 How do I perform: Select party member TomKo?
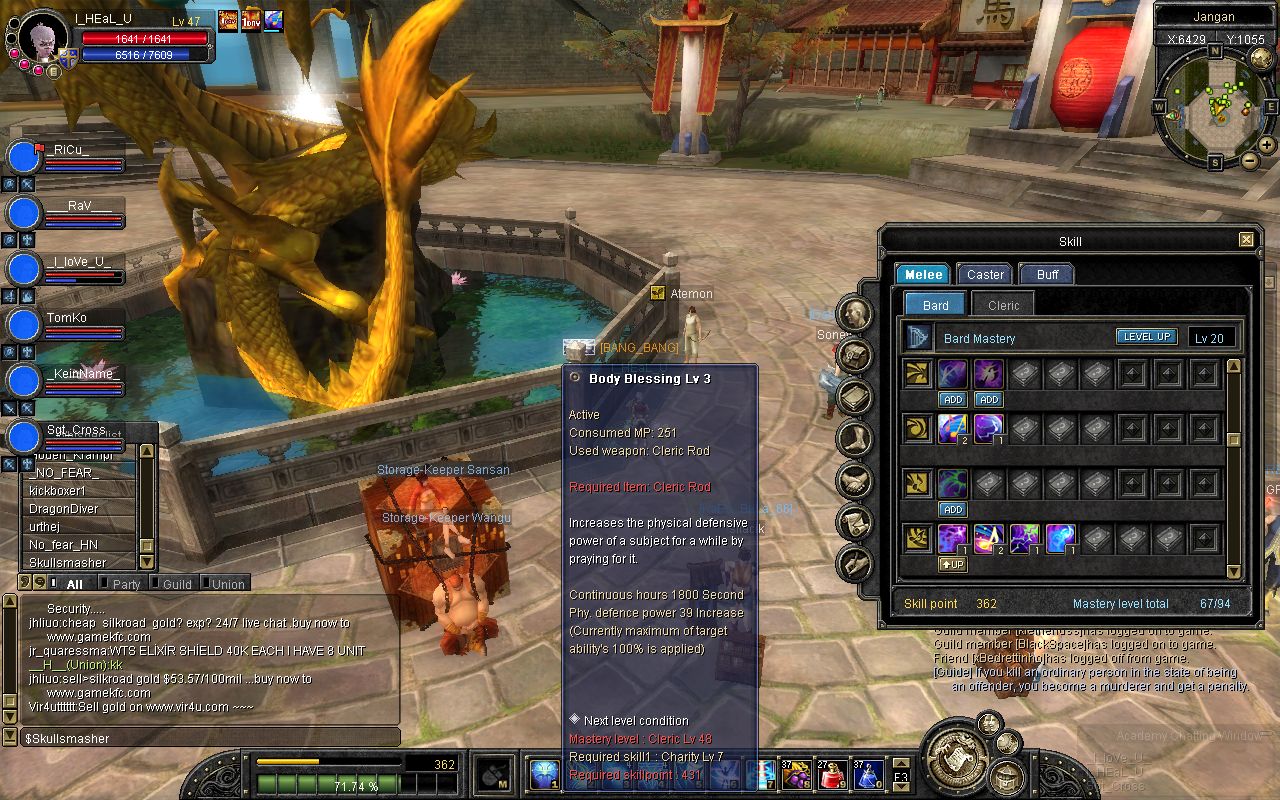point(66,318)
